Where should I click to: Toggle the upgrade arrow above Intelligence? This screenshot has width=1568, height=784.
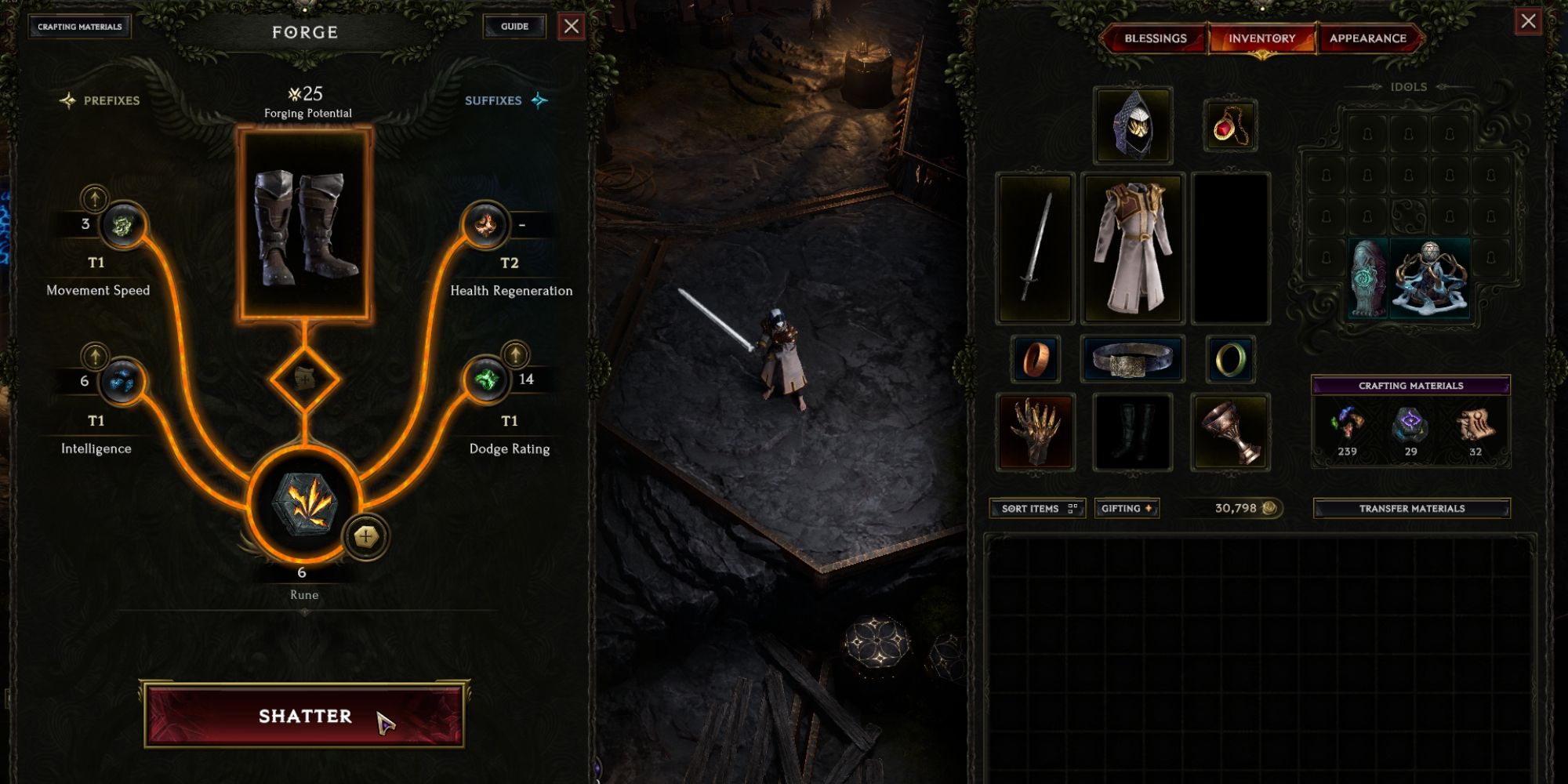(x=94, y=355)
